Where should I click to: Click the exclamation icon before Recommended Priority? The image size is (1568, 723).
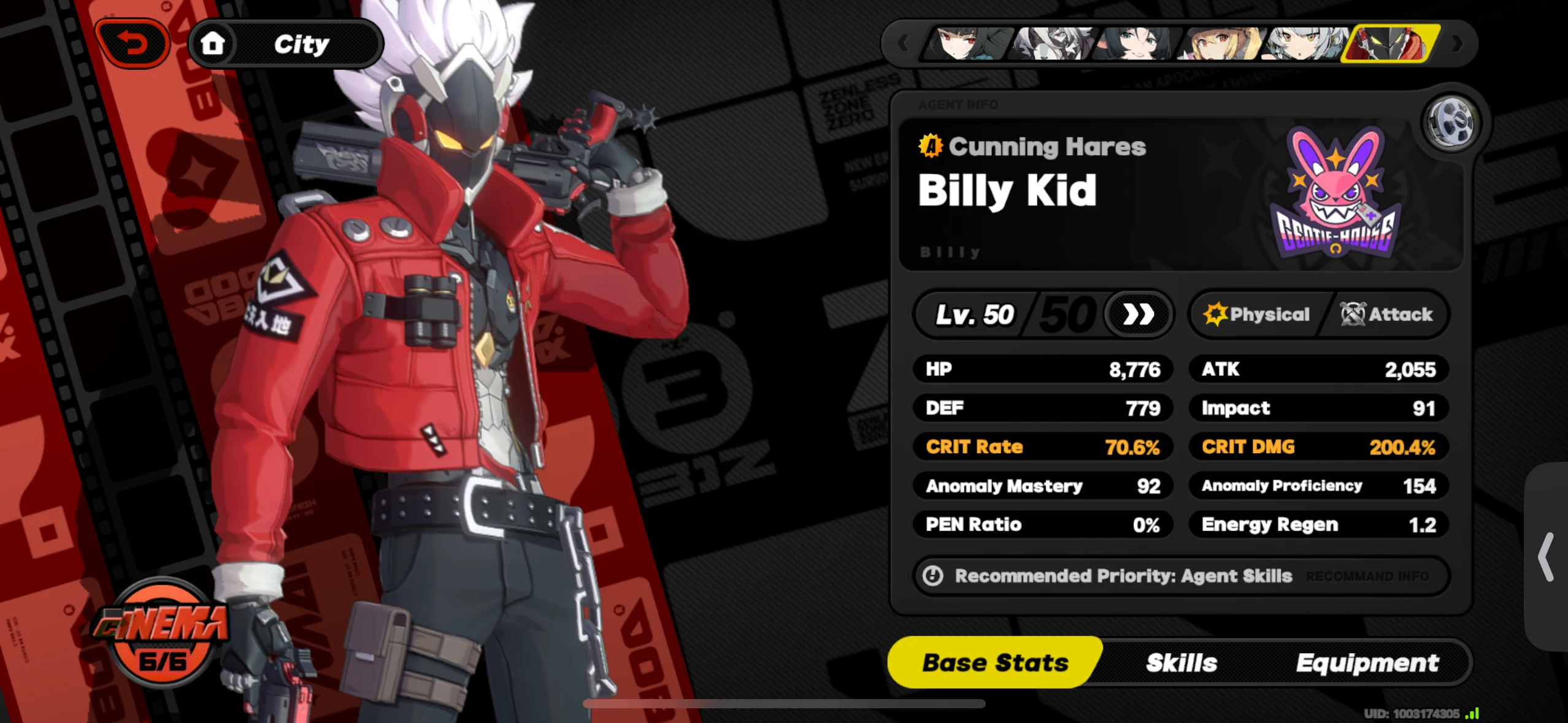(x=933, y=575)
